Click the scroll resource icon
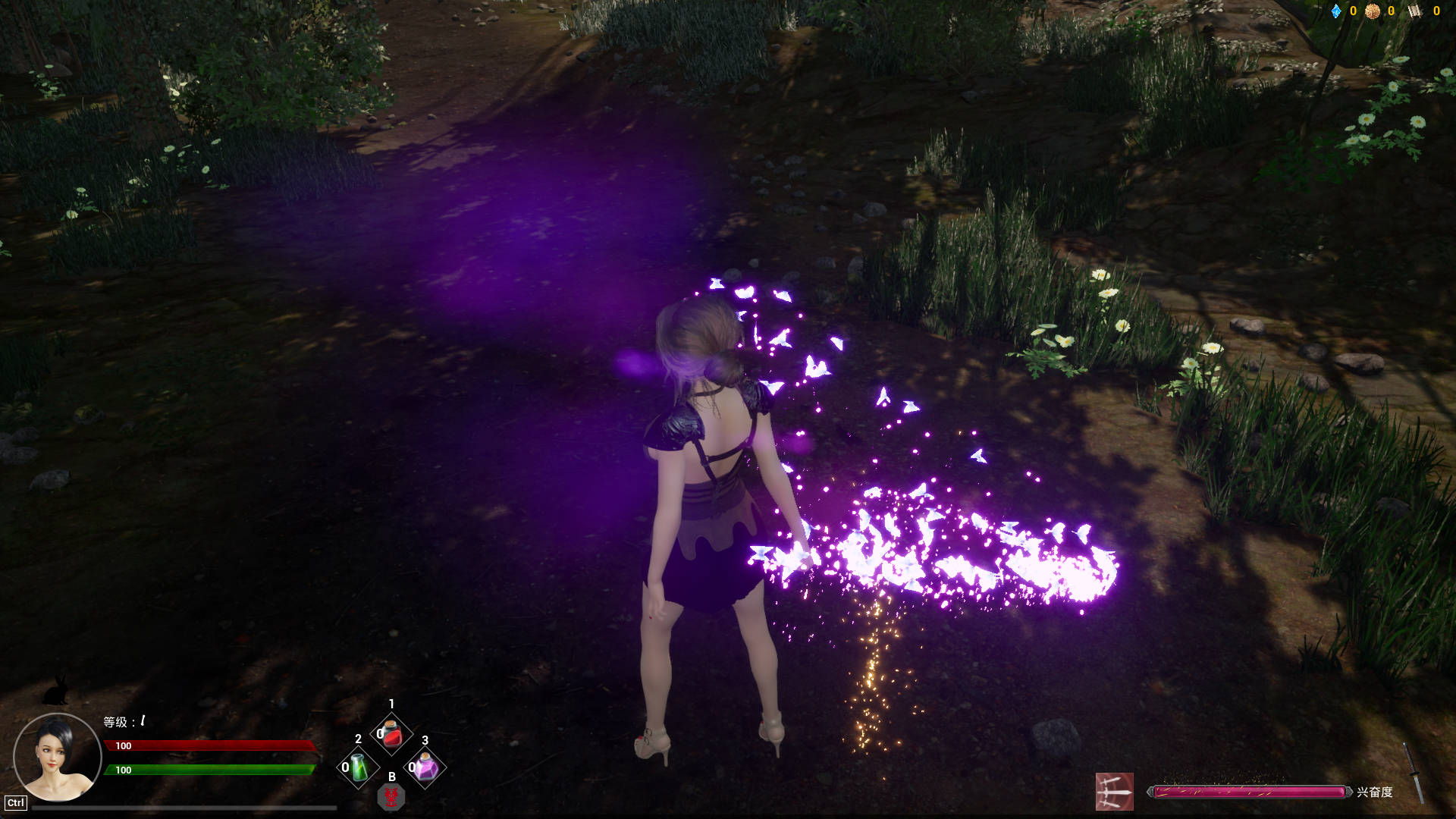The image size is (1456, 819). pos(1415,11)
